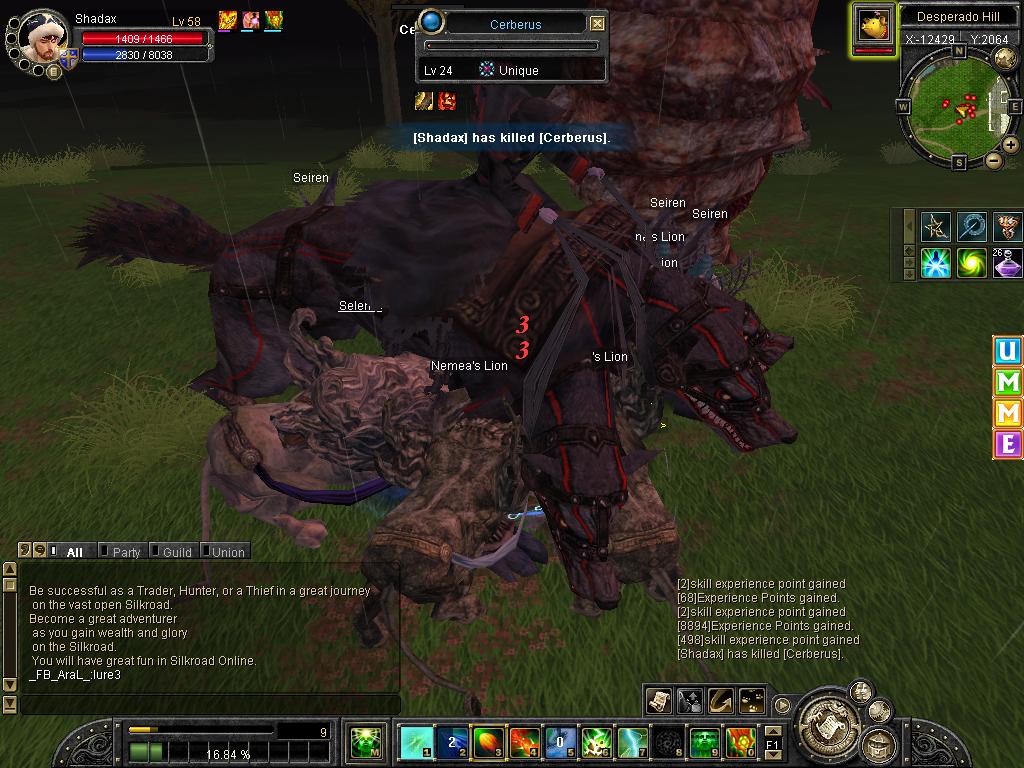This screenshot has height=768, width=1024.
Task: Close the Cerberus target window
Action: pyautogui.click(x=597, y=24)
